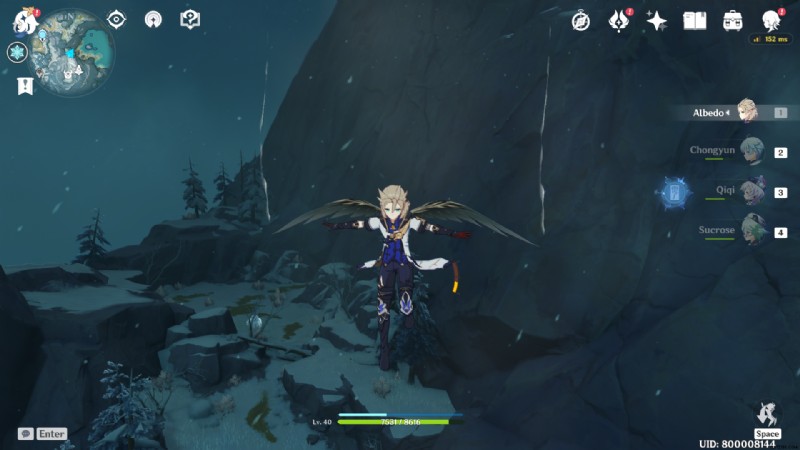Select Albedo in the party list

coord(745,112)
